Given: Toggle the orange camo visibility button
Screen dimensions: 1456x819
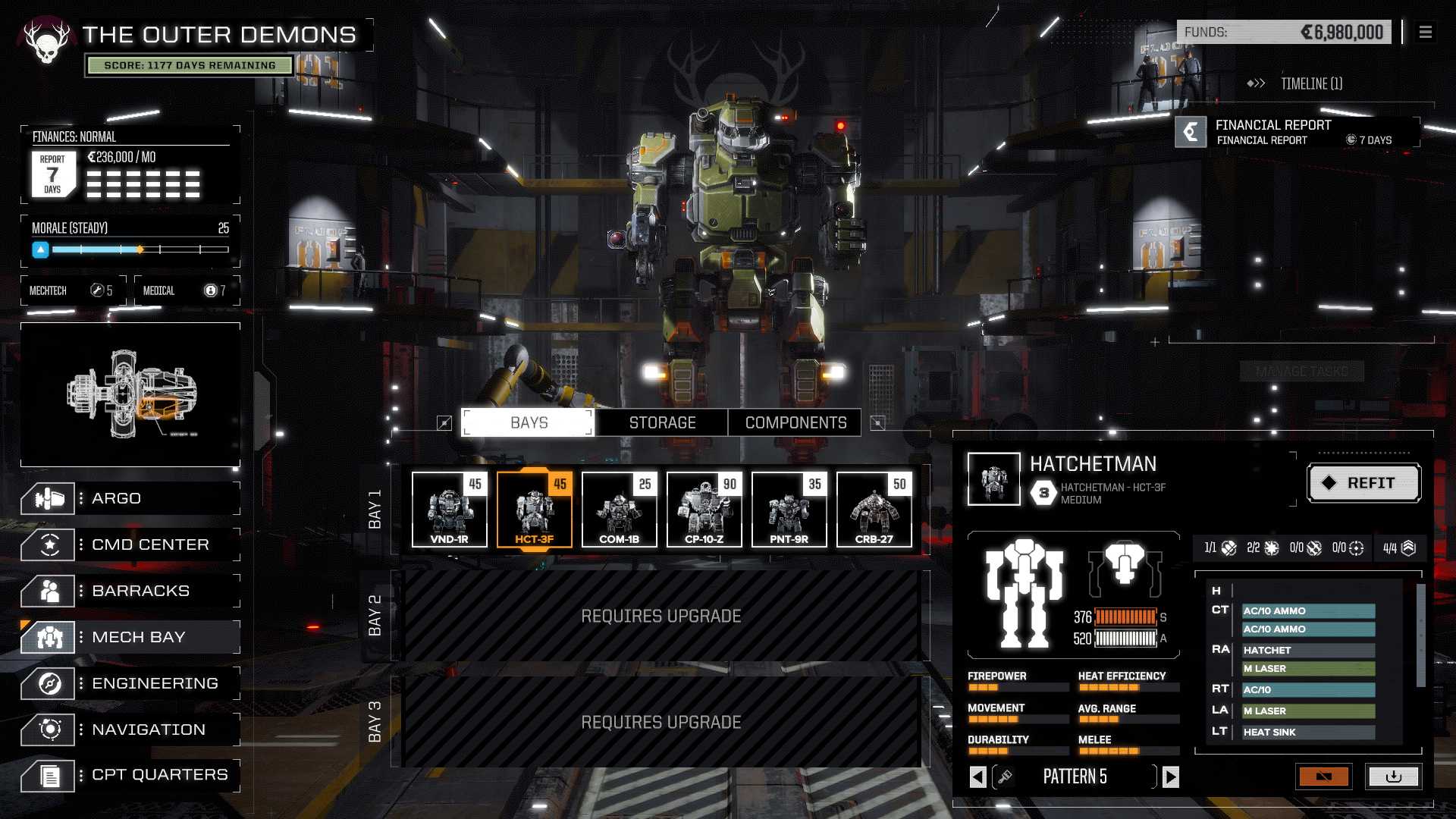Looking at the screenshot, I should 1323,777.
